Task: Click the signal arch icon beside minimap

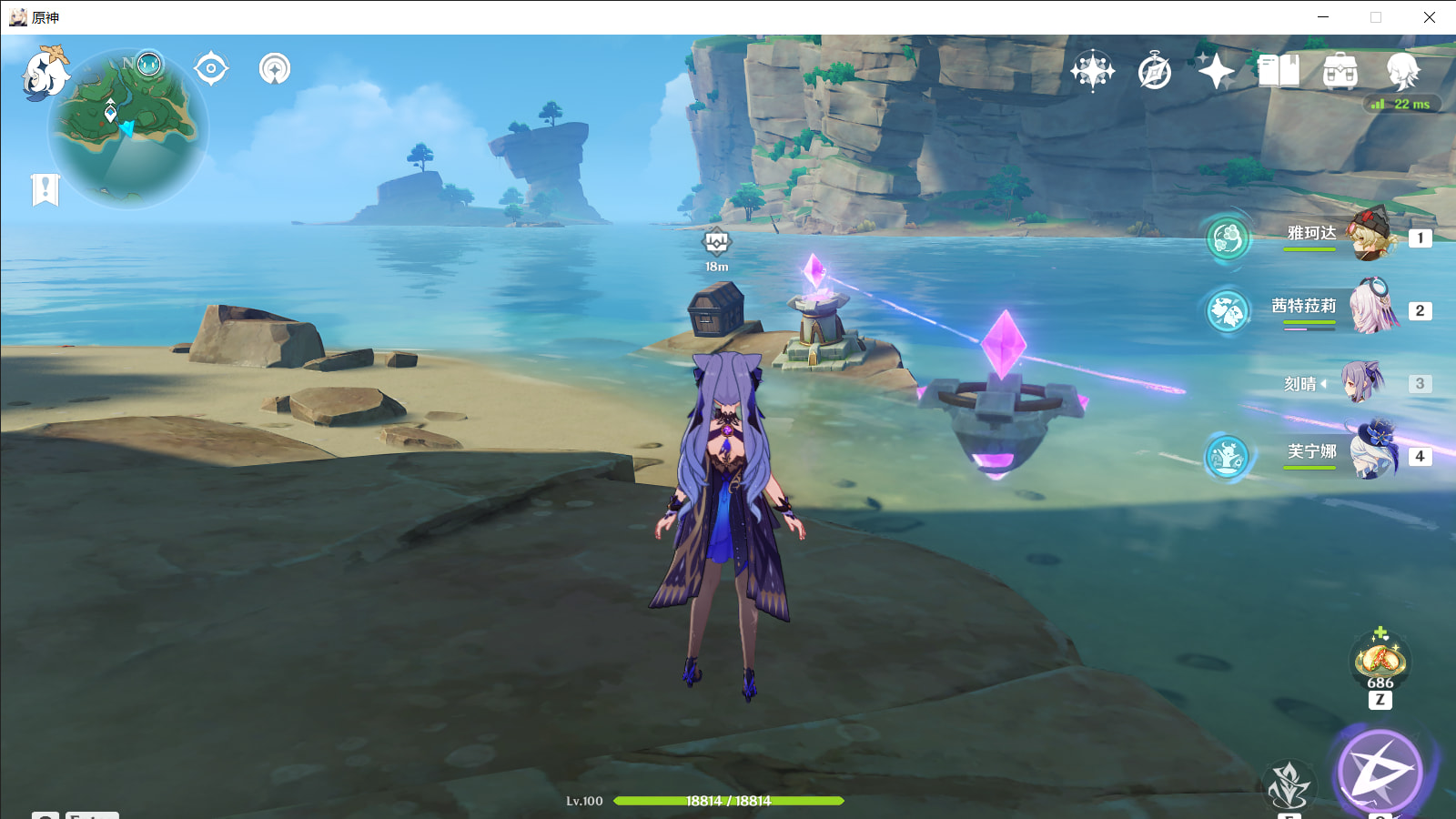Action: point(274,68)
